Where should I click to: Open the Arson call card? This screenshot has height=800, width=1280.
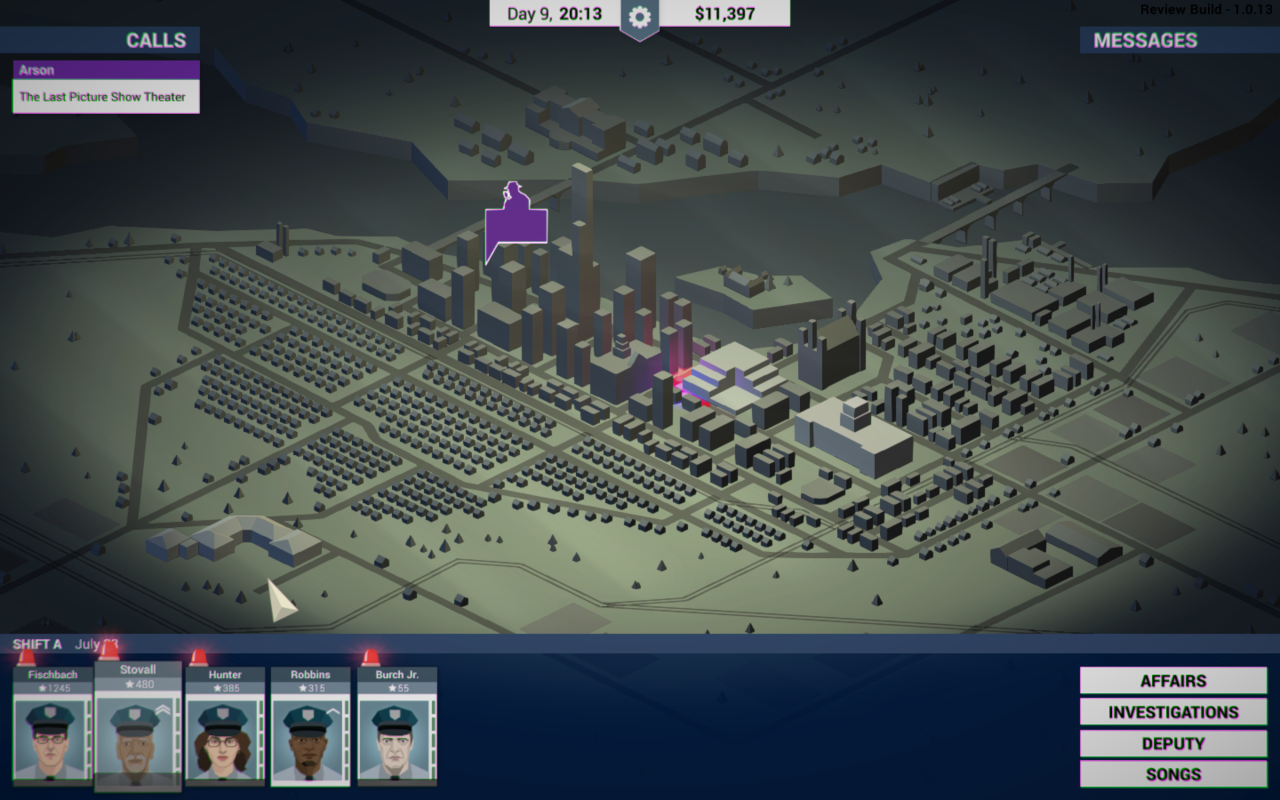pyautogui.click(x=106, y=87)
